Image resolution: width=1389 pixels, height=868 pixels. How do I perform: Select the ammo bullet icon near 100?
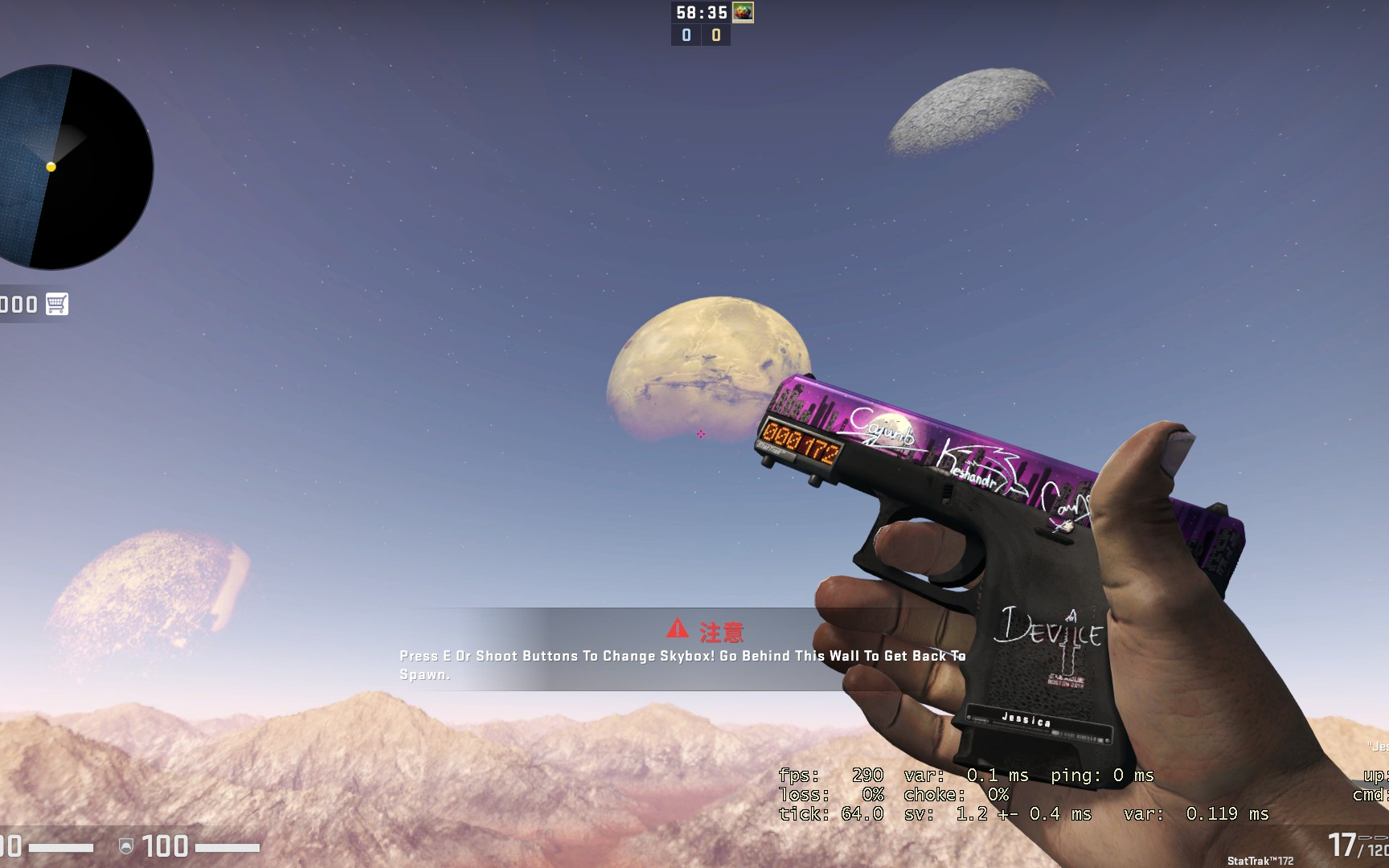pos(1366,838)
